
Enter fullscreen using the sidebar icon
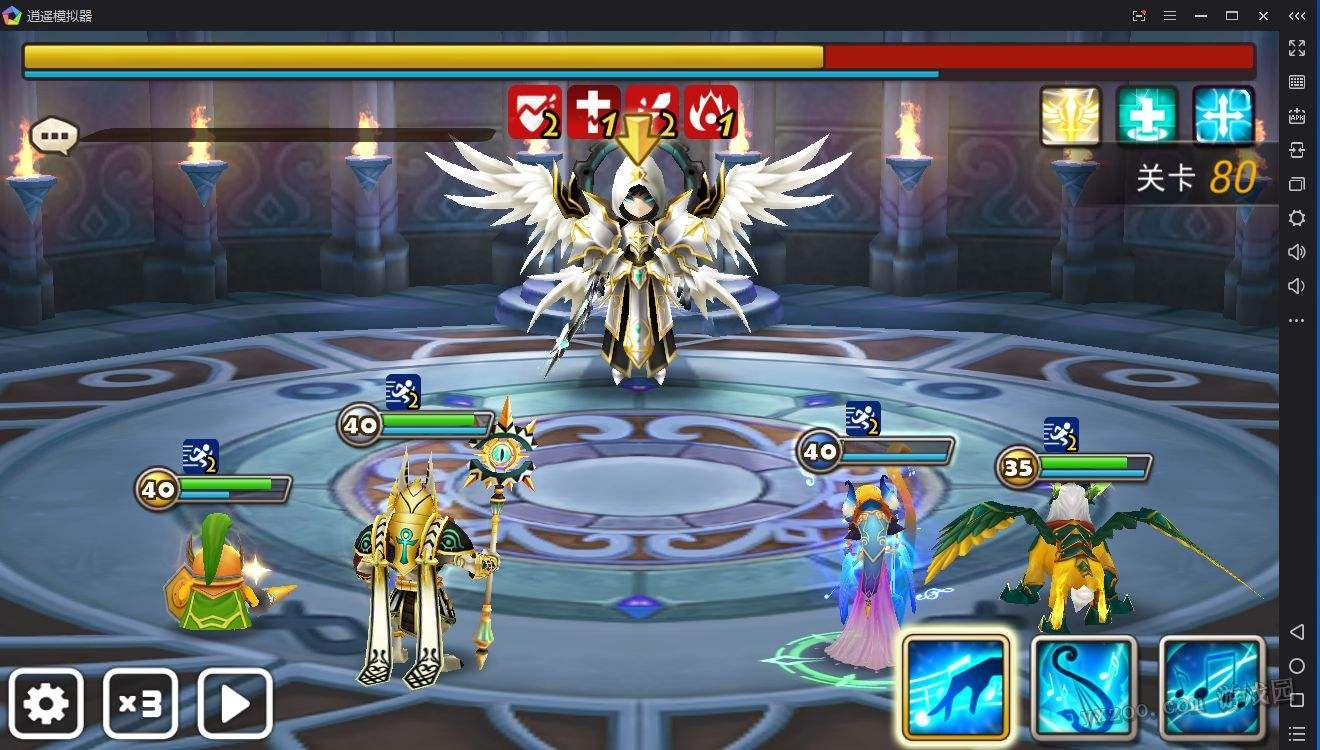click(1297, 48)
